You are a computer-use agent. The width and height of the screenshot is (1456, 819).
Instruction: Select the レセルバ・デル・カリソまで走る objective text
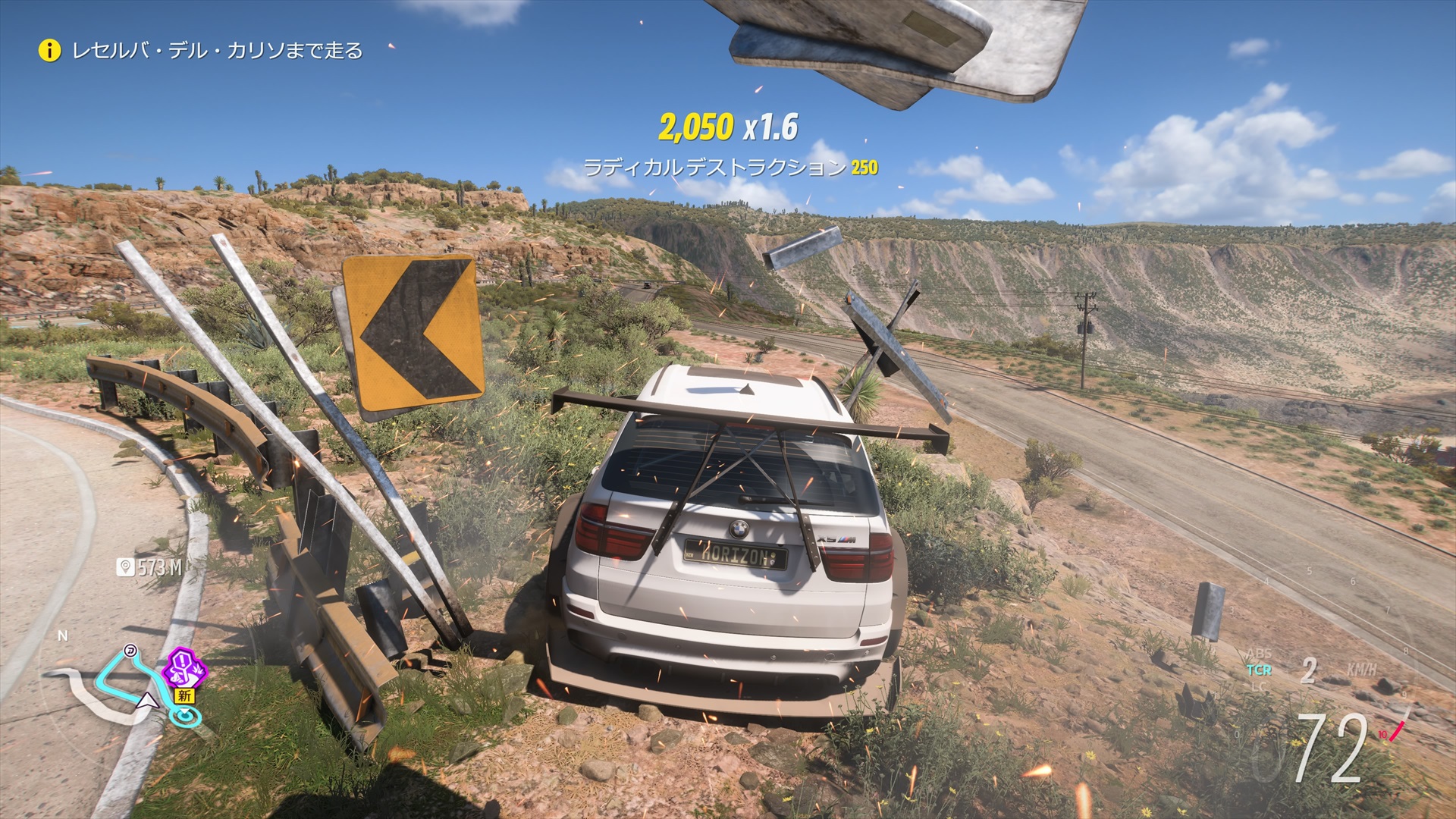(217, 51)
